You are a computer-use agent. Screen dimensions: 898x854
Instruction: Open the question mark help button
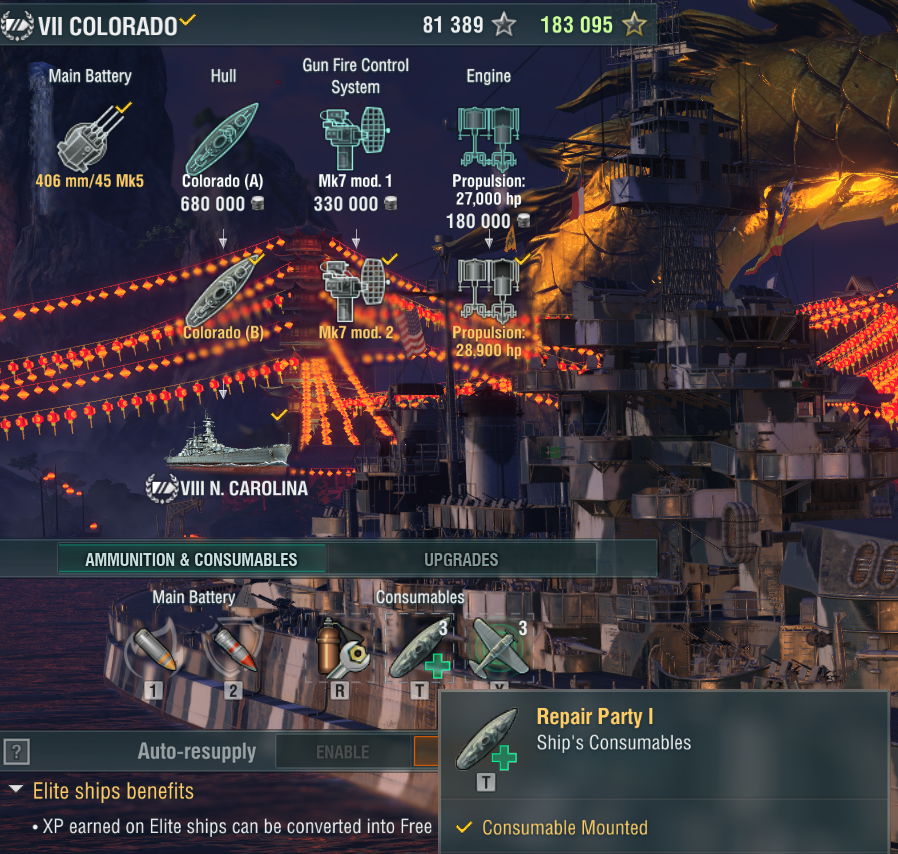[15, 751]
